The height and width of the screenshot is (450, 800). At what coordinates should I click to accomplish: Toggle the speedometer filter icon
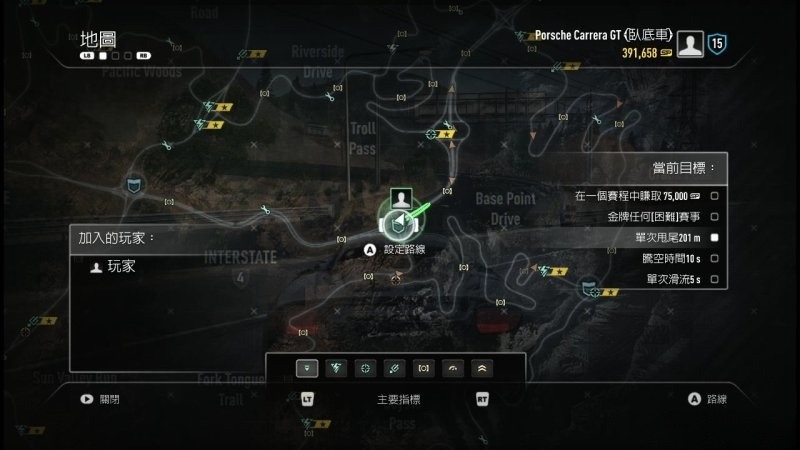coord(453,368)
